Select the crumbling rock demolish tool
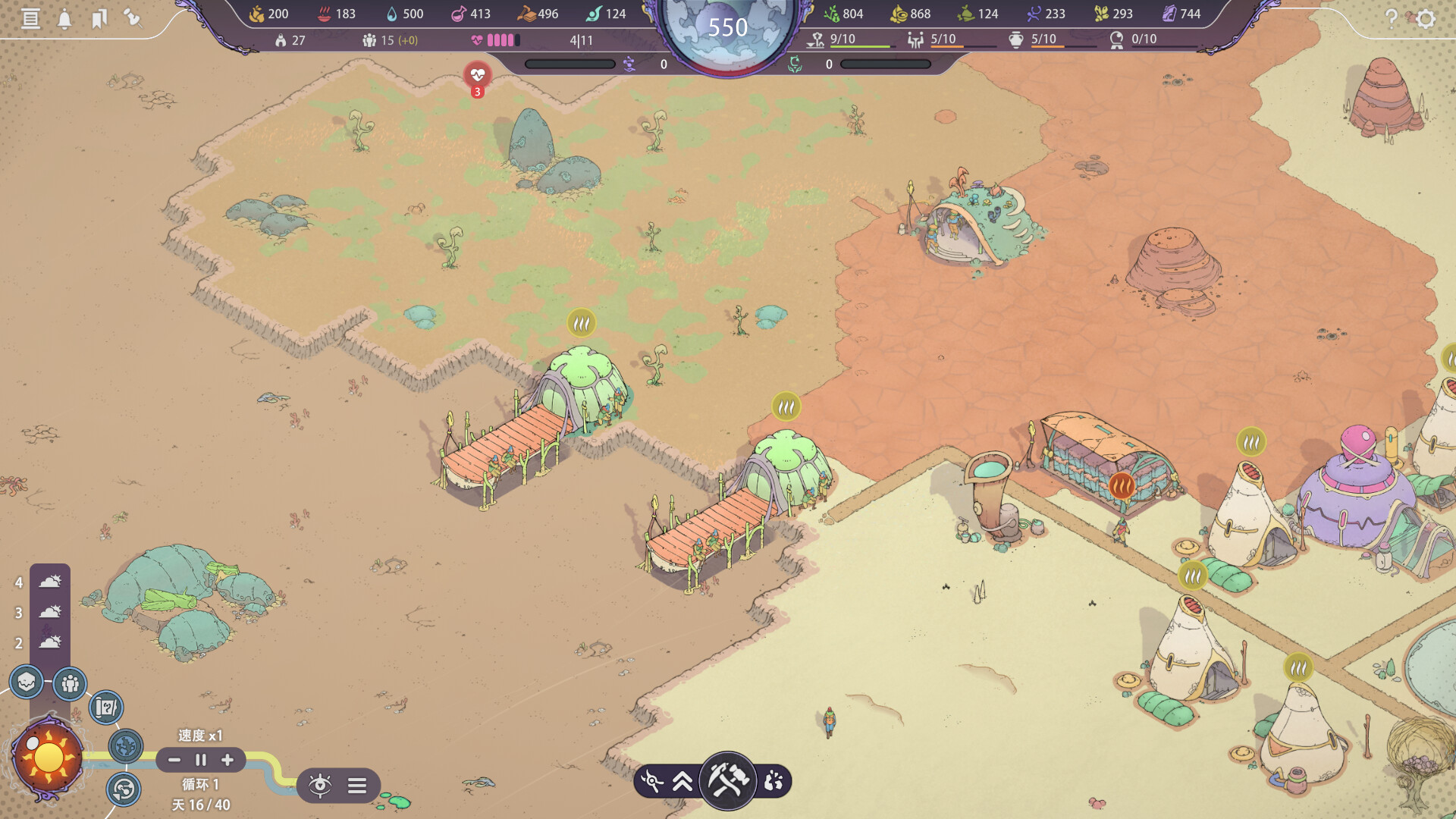This screenshot has height=819, width=1456. [773, 781]
